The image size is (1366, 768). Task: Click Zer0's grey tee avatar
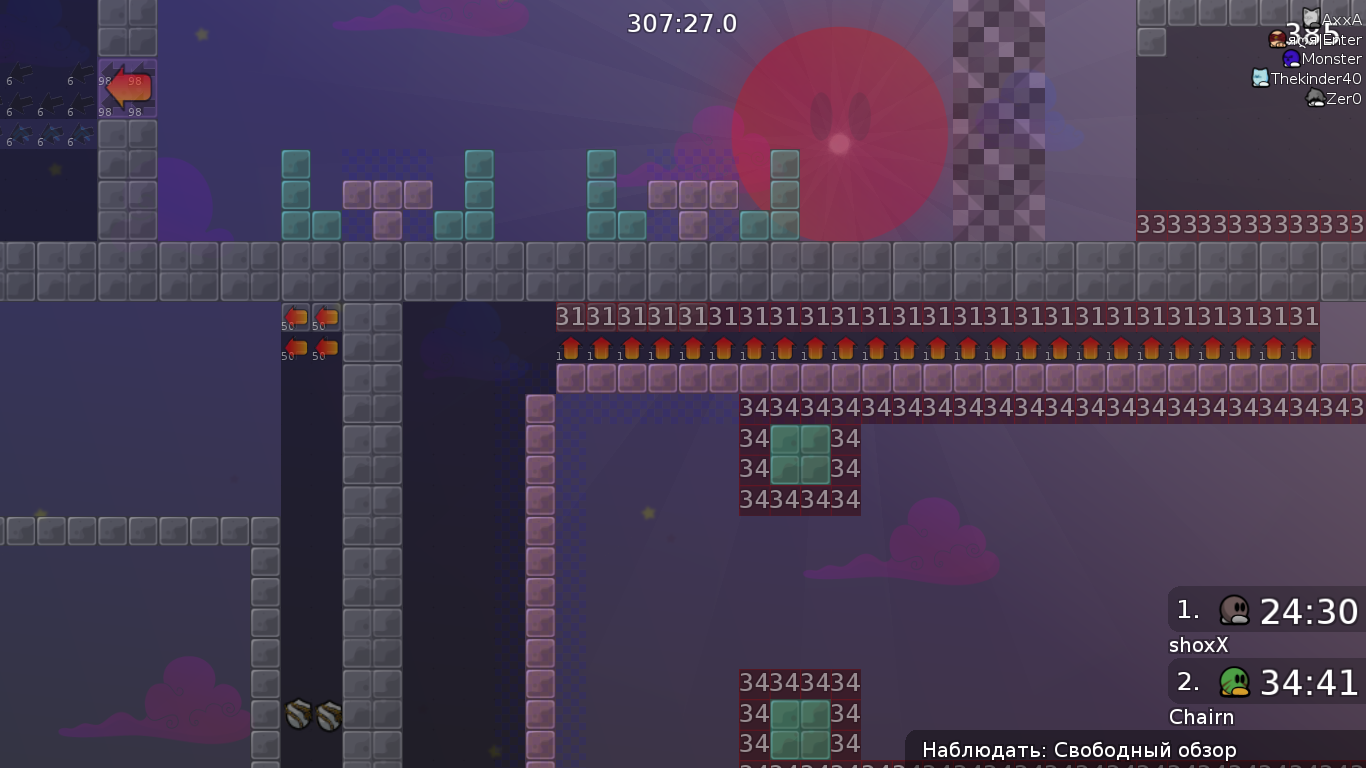tap(1316, 96)
